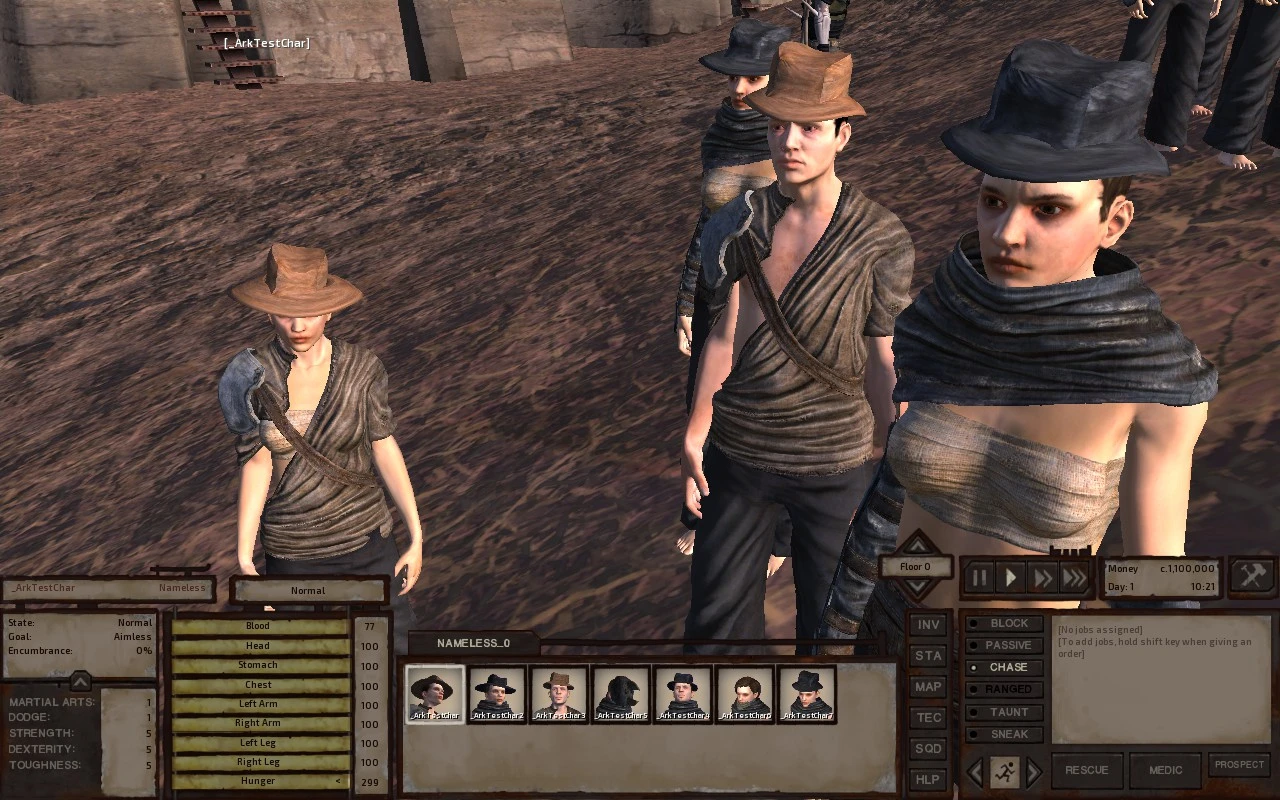Enable the TAUNT option
The width and height of the screenshot is (1280, 800).
tap(1006, 712)
